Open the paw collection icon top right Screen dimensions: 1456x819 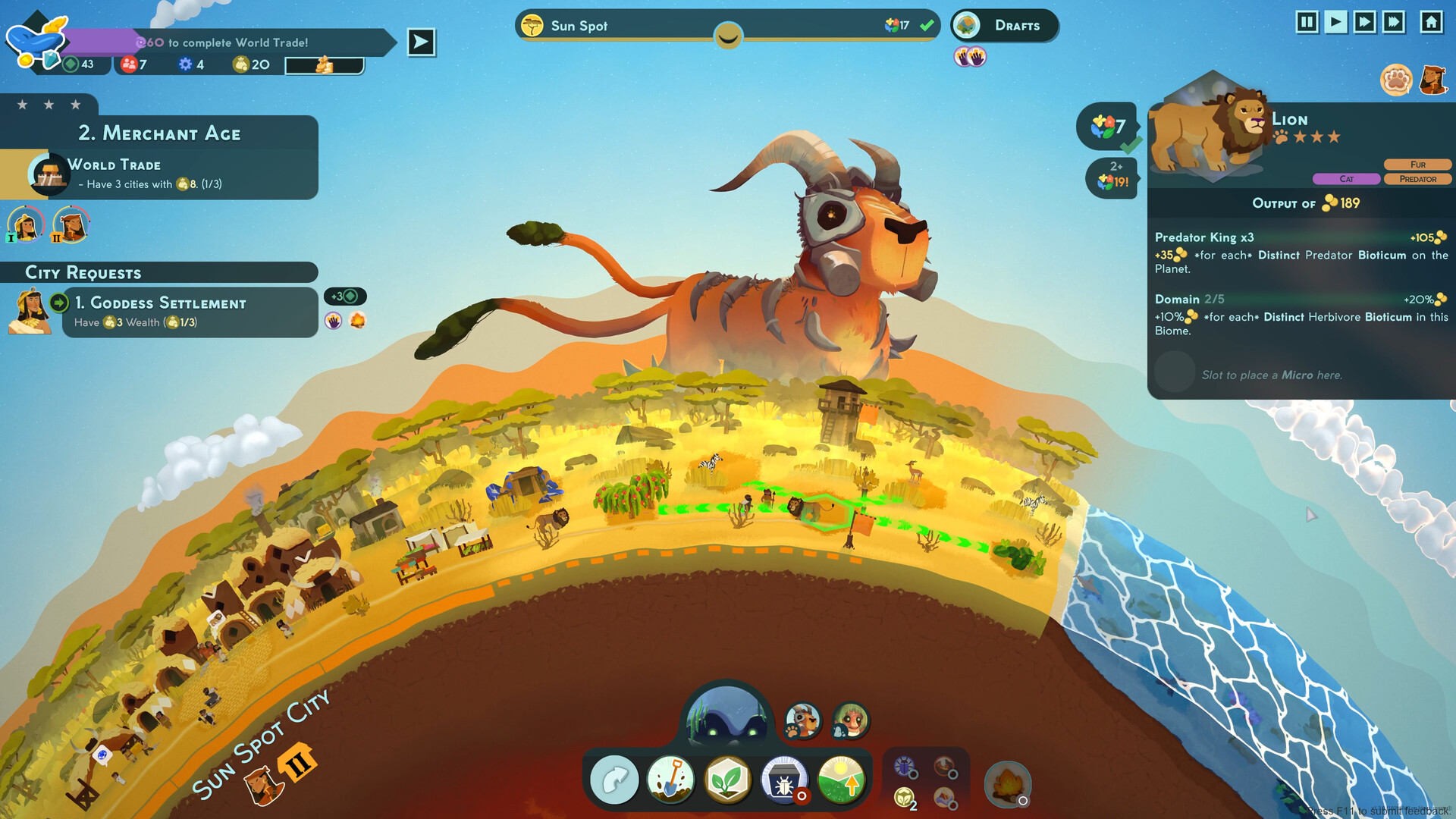[x=1395, y=78]
